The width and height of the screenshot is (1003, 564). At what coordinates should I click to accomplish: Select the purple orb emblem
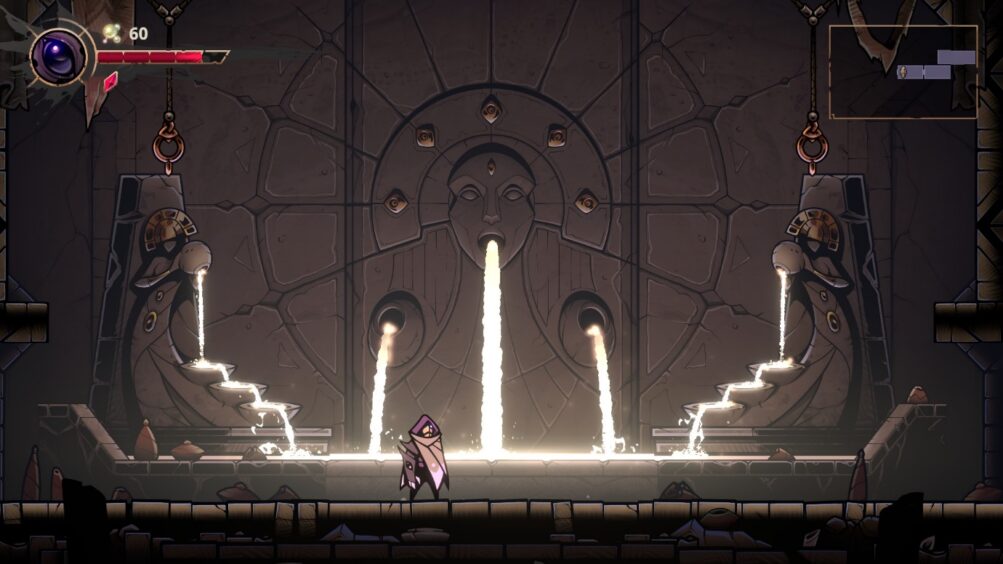click(56, 56)
